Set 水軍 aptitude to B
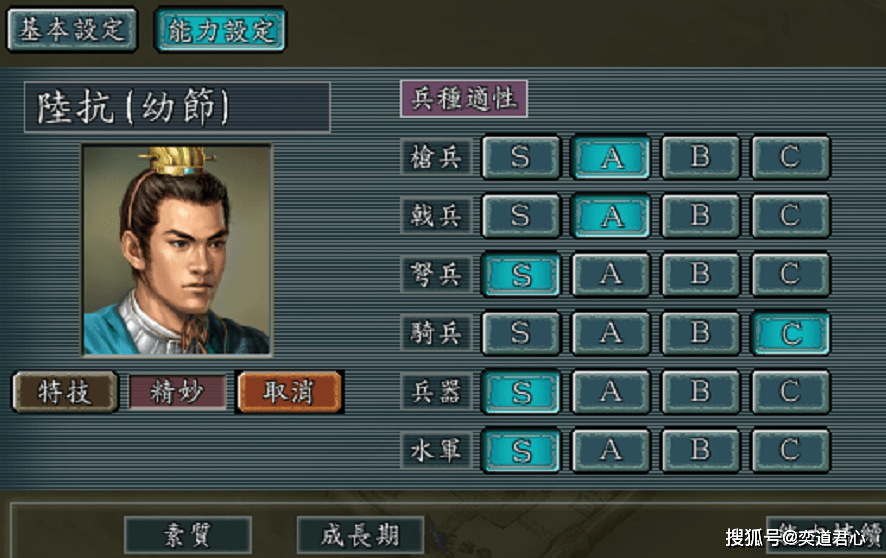 tap(700, 450)
